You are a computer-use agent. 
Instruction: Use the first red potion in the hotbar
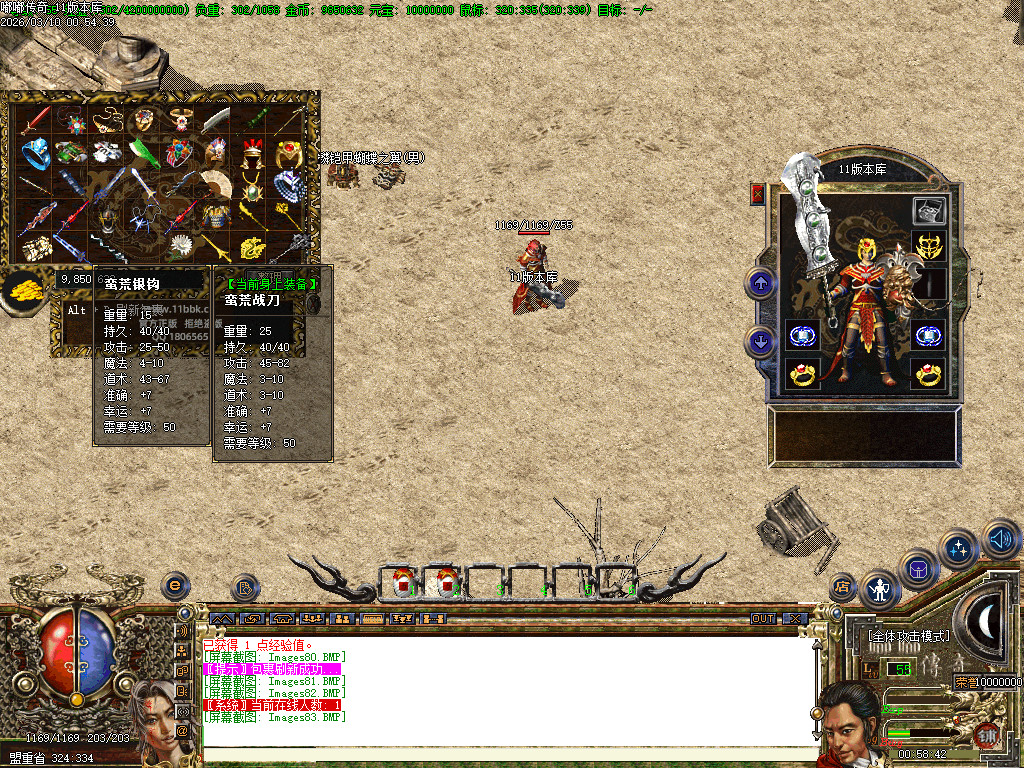pyautogui.click(x=403, y=580)
